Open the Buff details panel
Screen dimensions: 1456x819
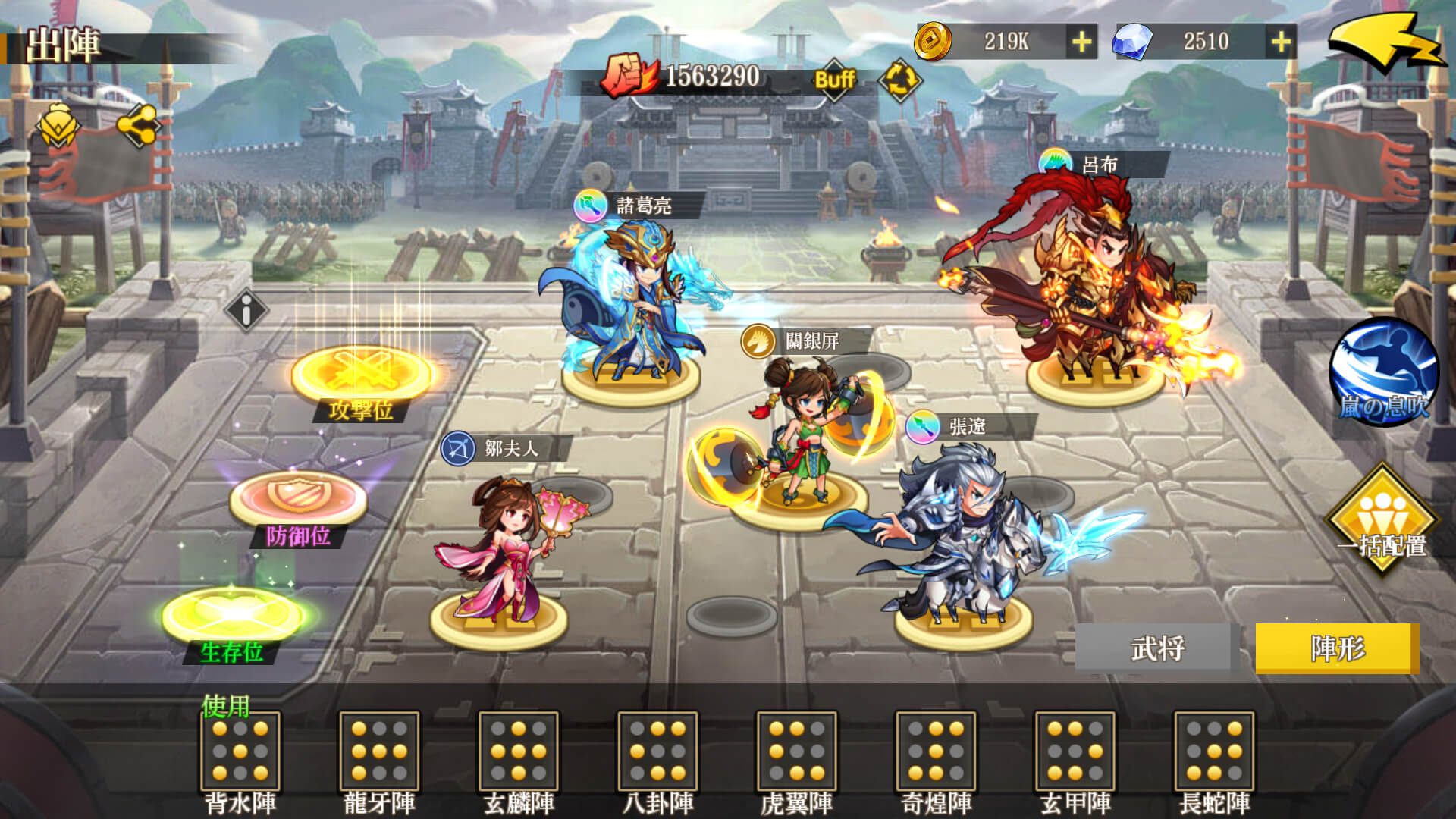pyautogui.click(x=834, y=79)
